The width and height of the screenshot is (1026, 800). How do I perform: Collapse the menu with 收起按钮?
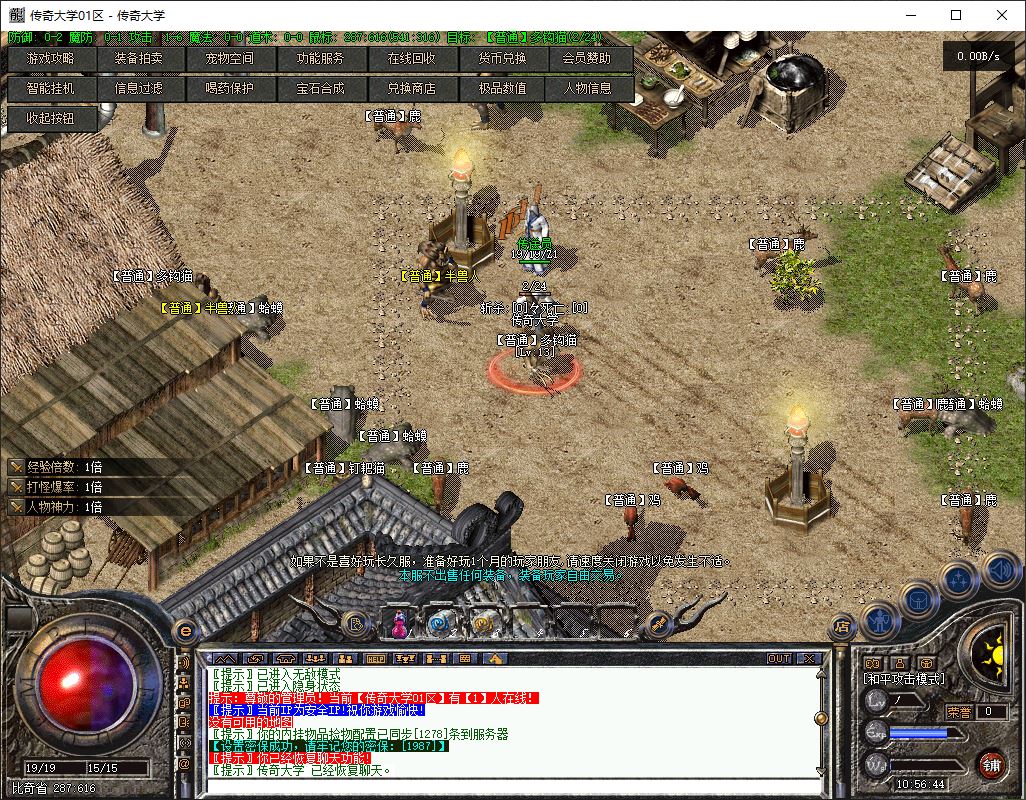click(50, 118)
